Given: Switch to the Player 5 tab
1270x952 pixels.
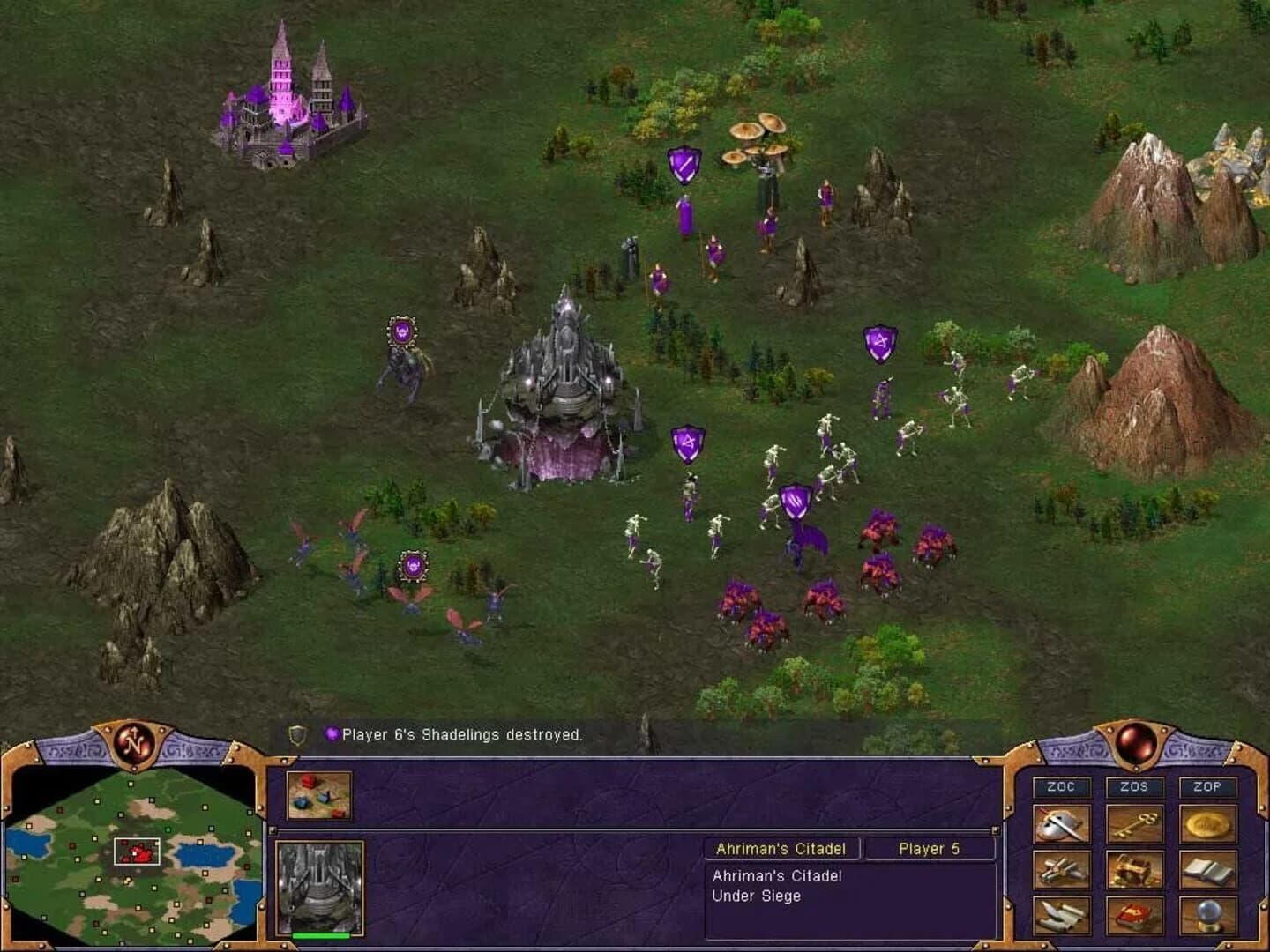Looking at the screenshot, I should pyautogui.click(x=930, y=848).
